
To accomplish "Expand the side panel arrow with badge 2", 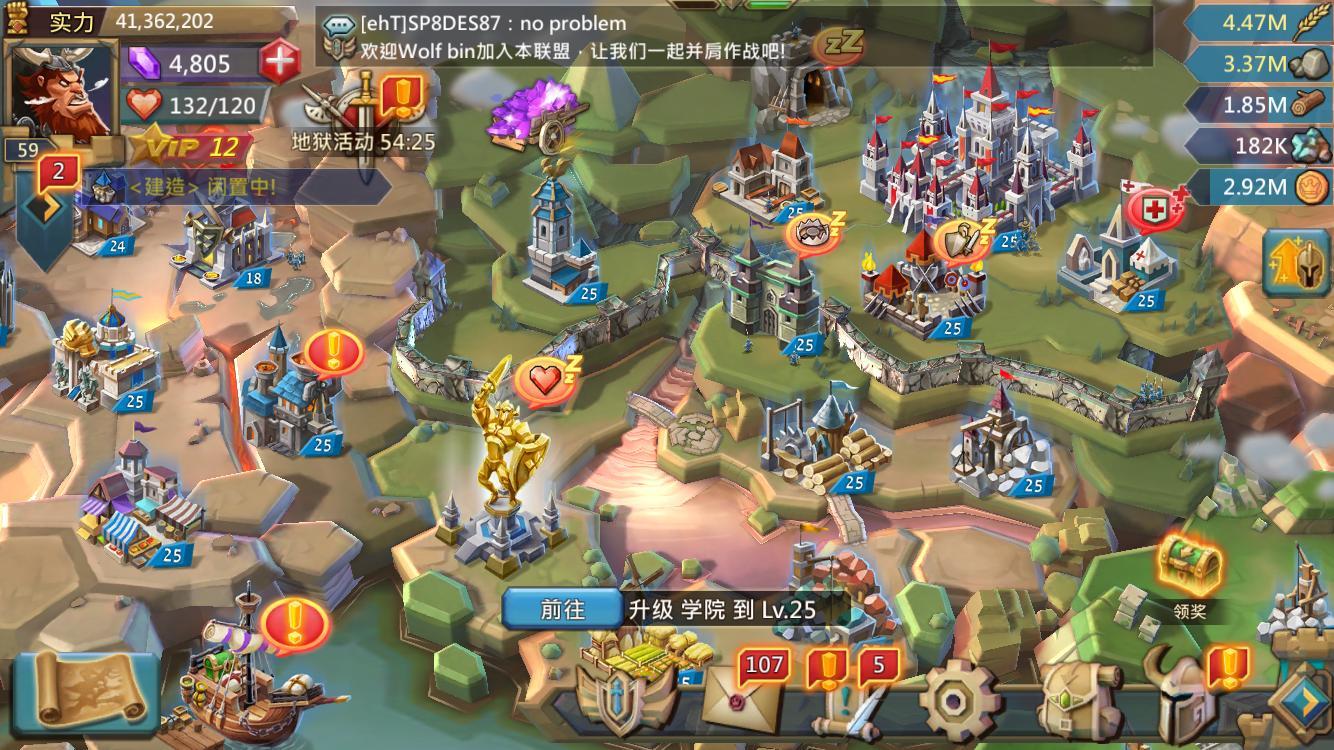I will [x=44, y=210].
